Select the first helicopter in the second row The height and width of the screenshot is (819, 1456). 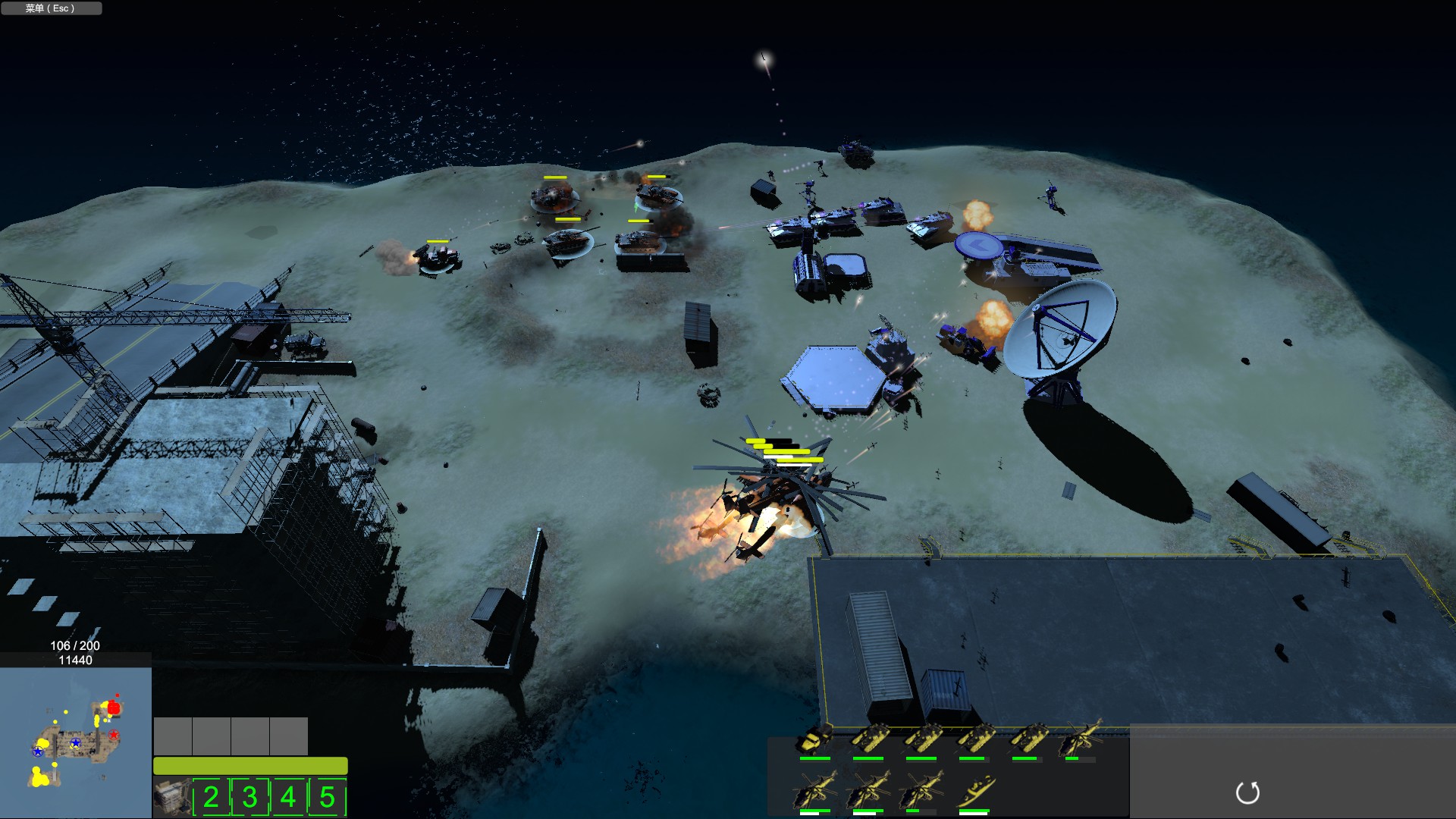click(x=813, y=790)
